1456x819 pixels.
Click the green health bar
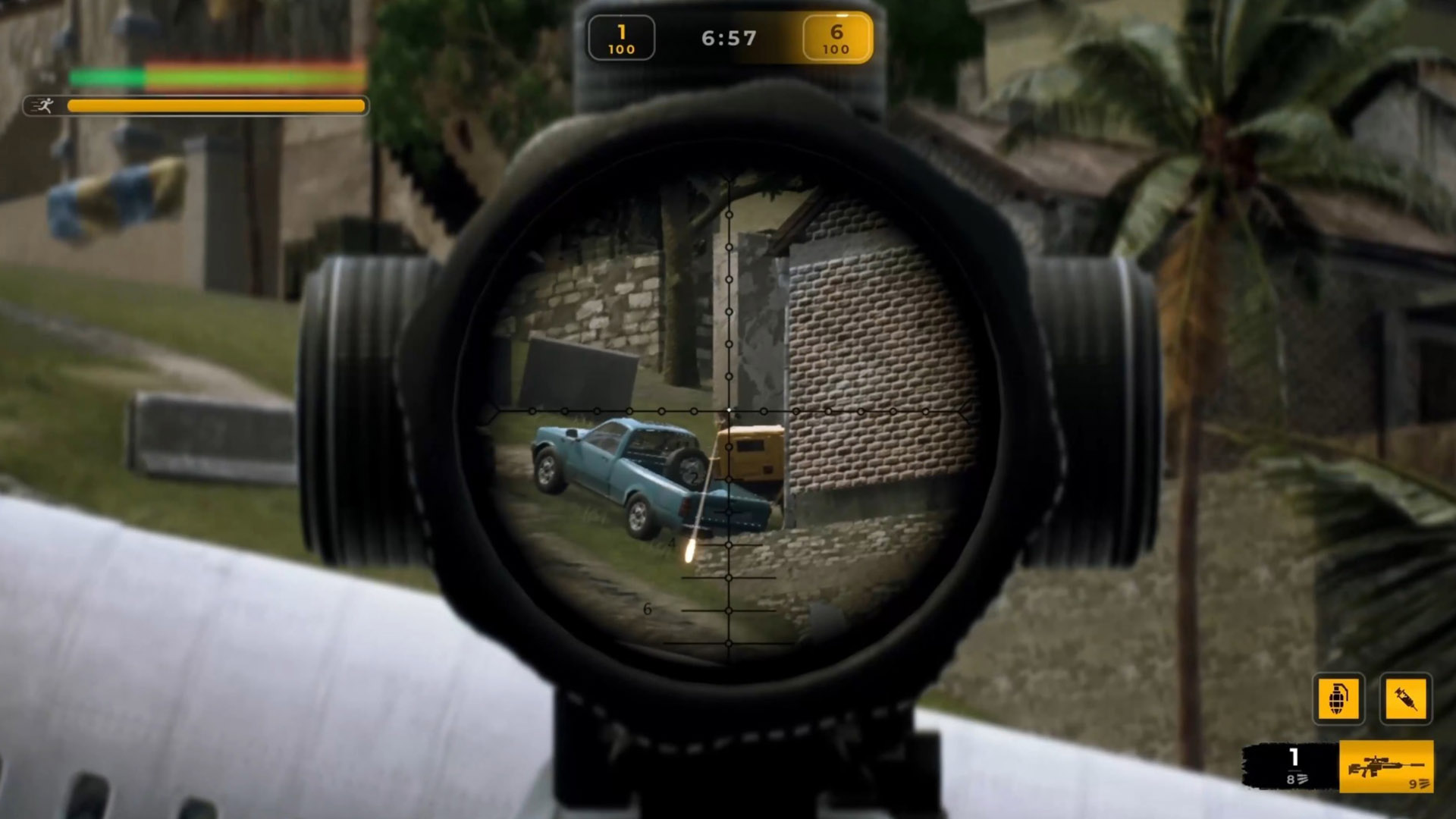click(x=106, y=76)
